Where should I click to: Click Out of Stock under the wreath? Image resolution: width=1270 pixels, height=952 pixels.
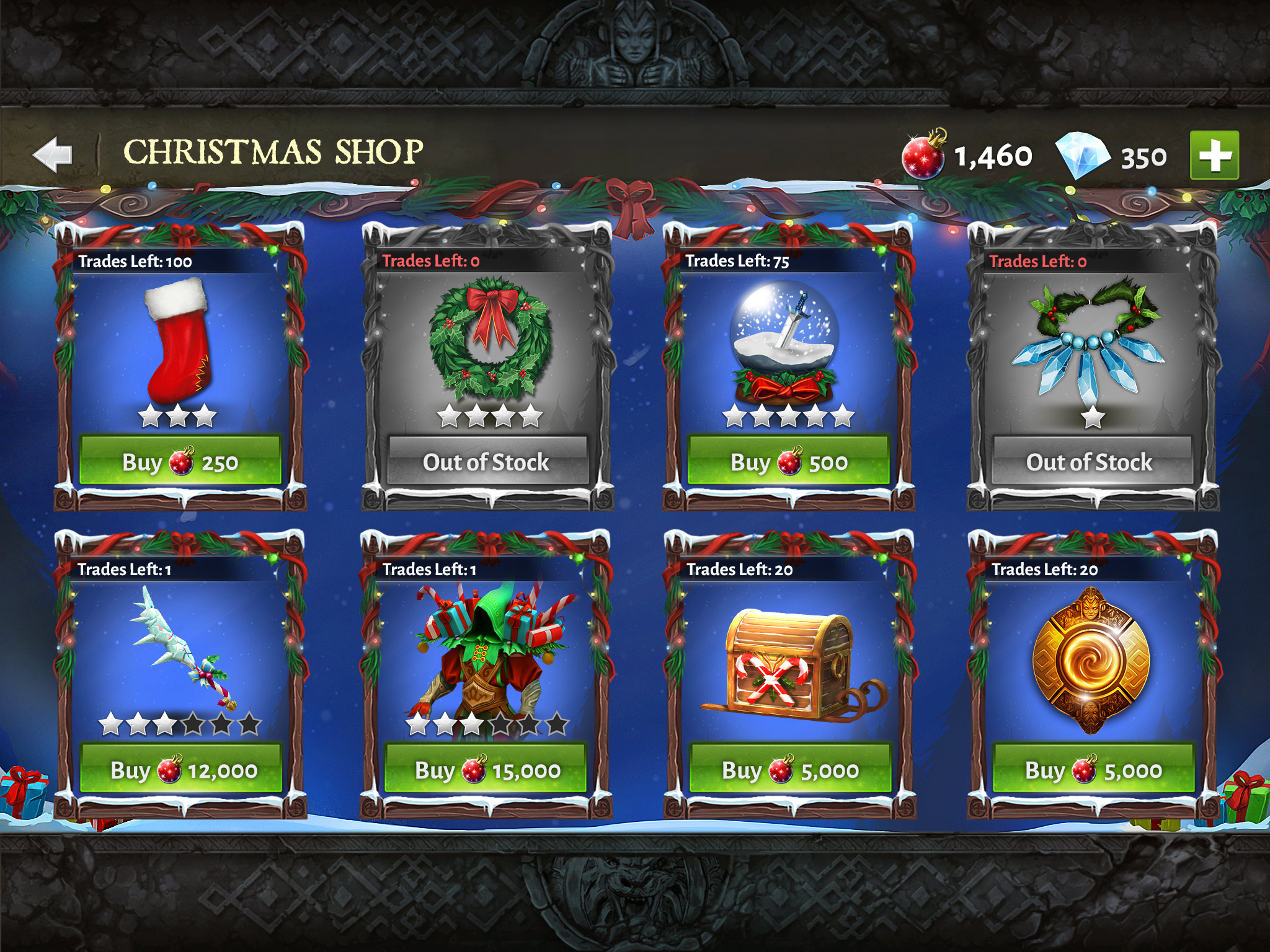487,462
